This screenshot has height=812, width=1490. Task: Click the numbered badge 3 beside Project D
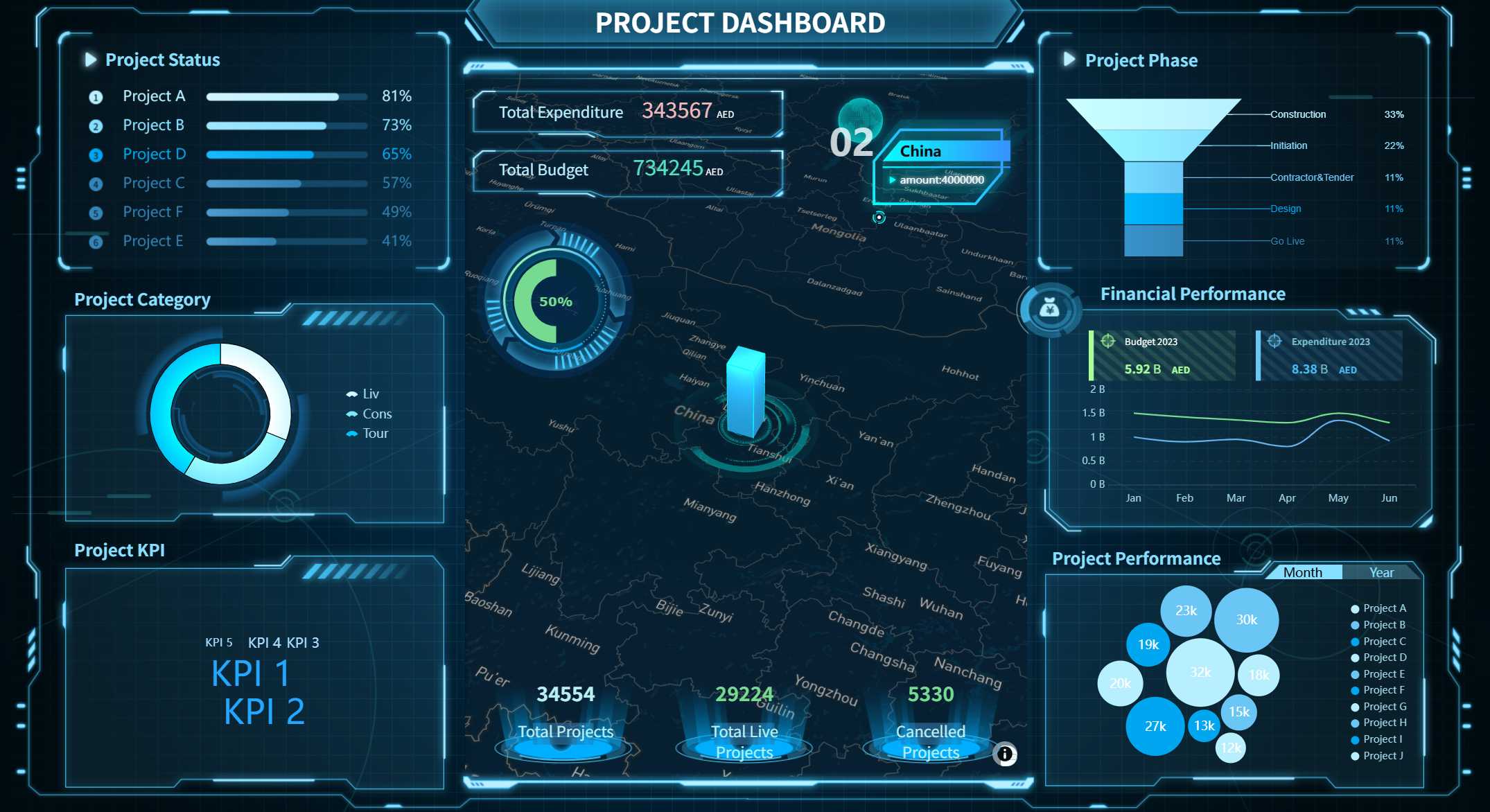(x=95, y=154)
